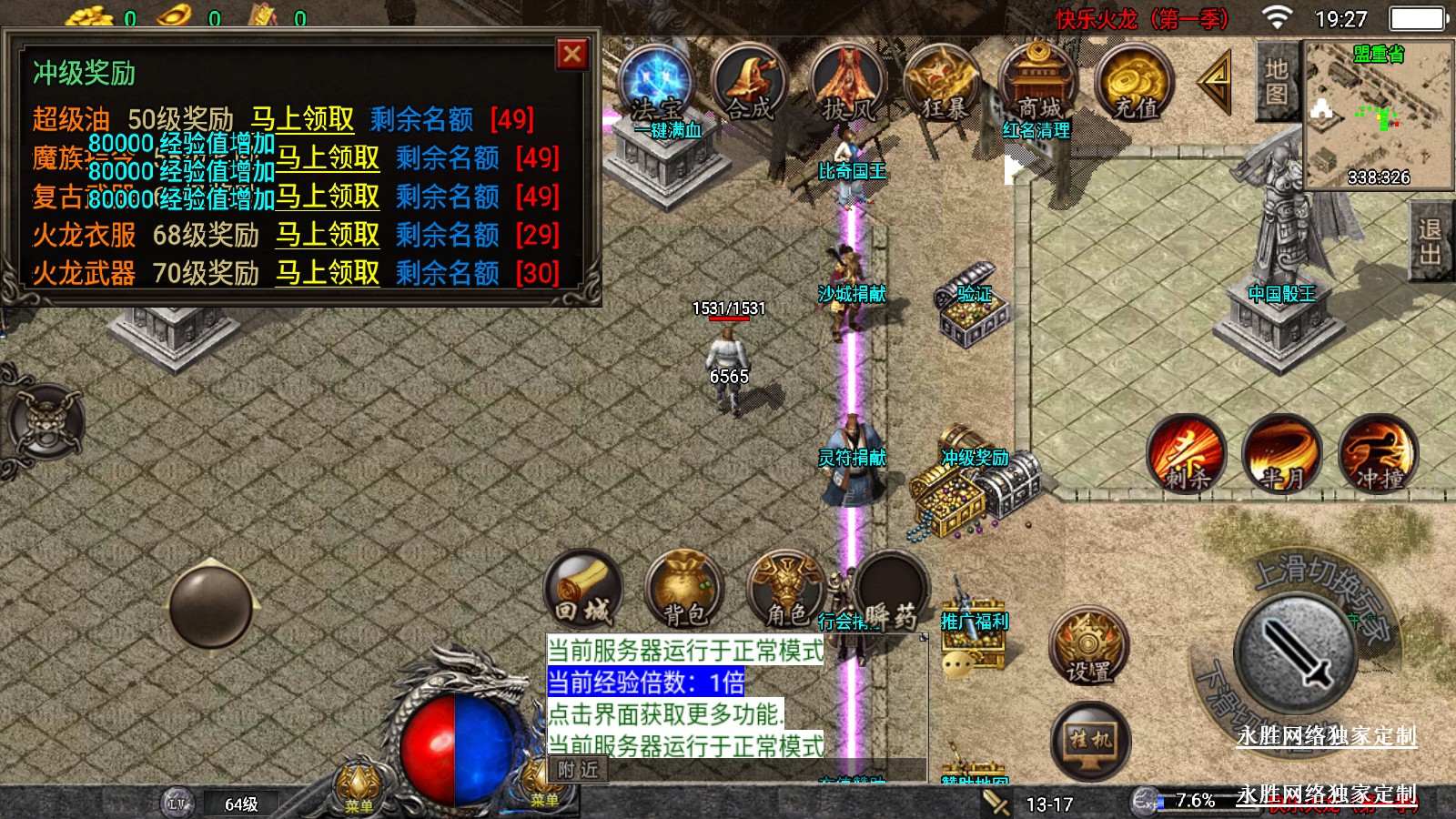Image resolution: width=1456 pixels, height=819 pixels.
Task: Use the 冲撞 charge skill
Action: pos(1379,454)
